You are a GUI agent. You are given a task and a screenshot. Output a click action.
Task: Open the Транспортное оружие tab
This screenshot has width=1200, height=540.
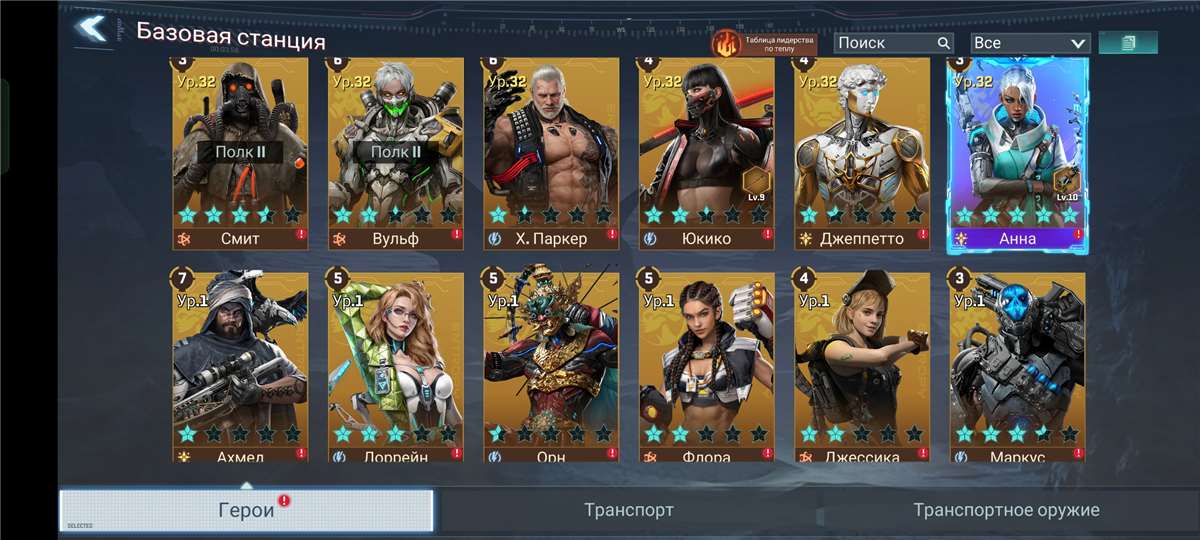(1006, 510)
